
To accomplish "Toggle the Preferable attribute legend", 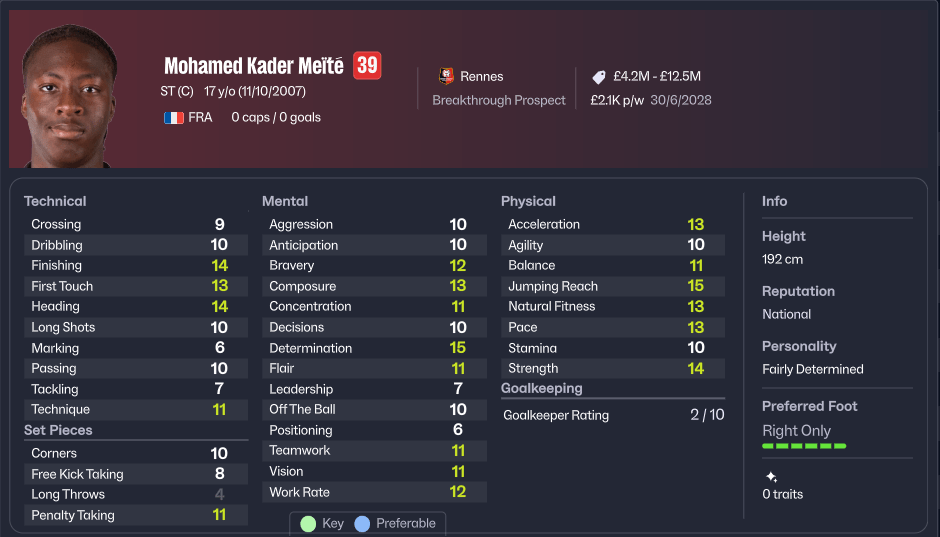I will (x=395, y=523).
